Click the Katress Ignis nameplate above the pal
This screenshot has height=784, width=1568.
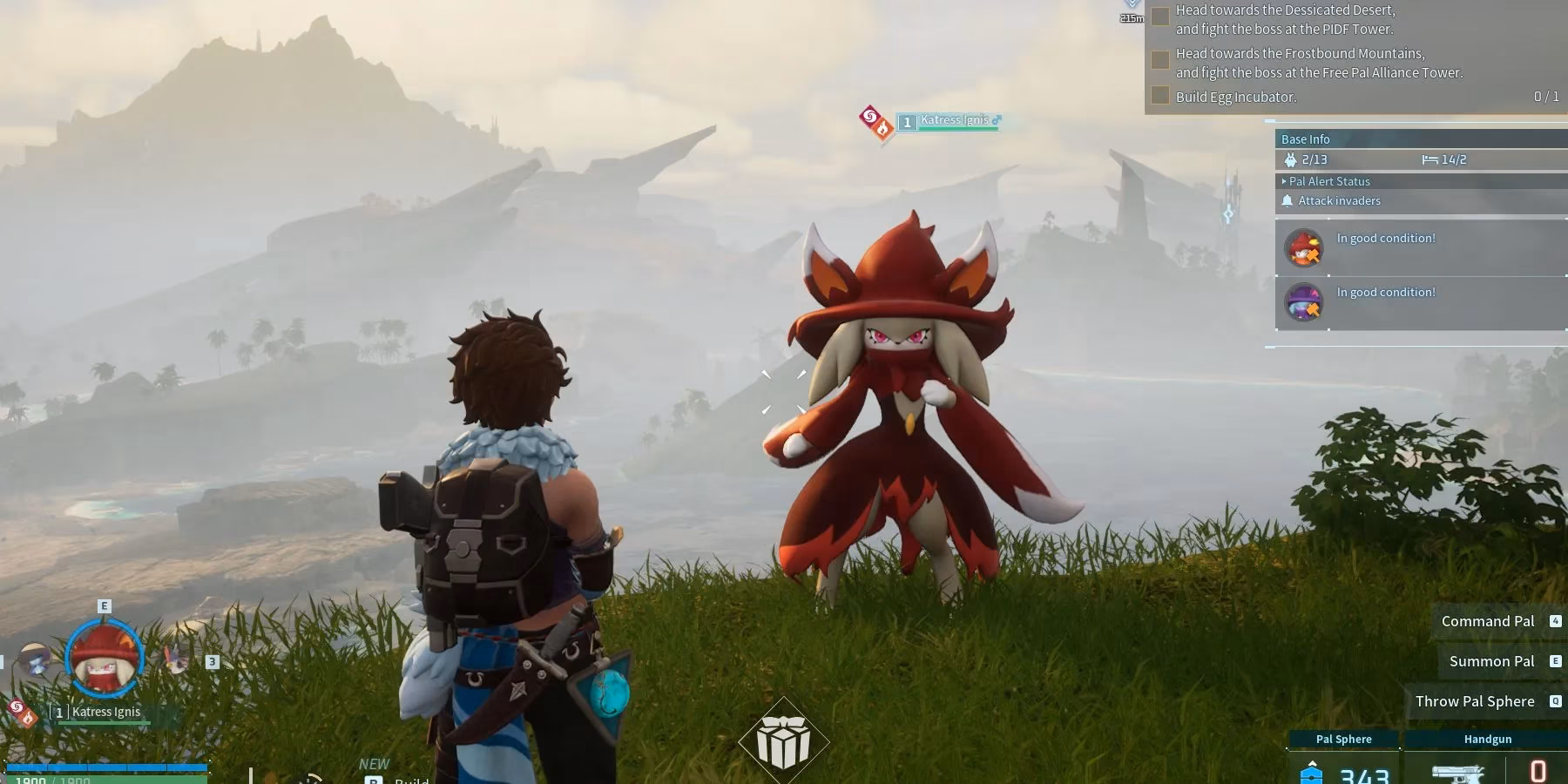pyautogui.click(x=954, y=121)
